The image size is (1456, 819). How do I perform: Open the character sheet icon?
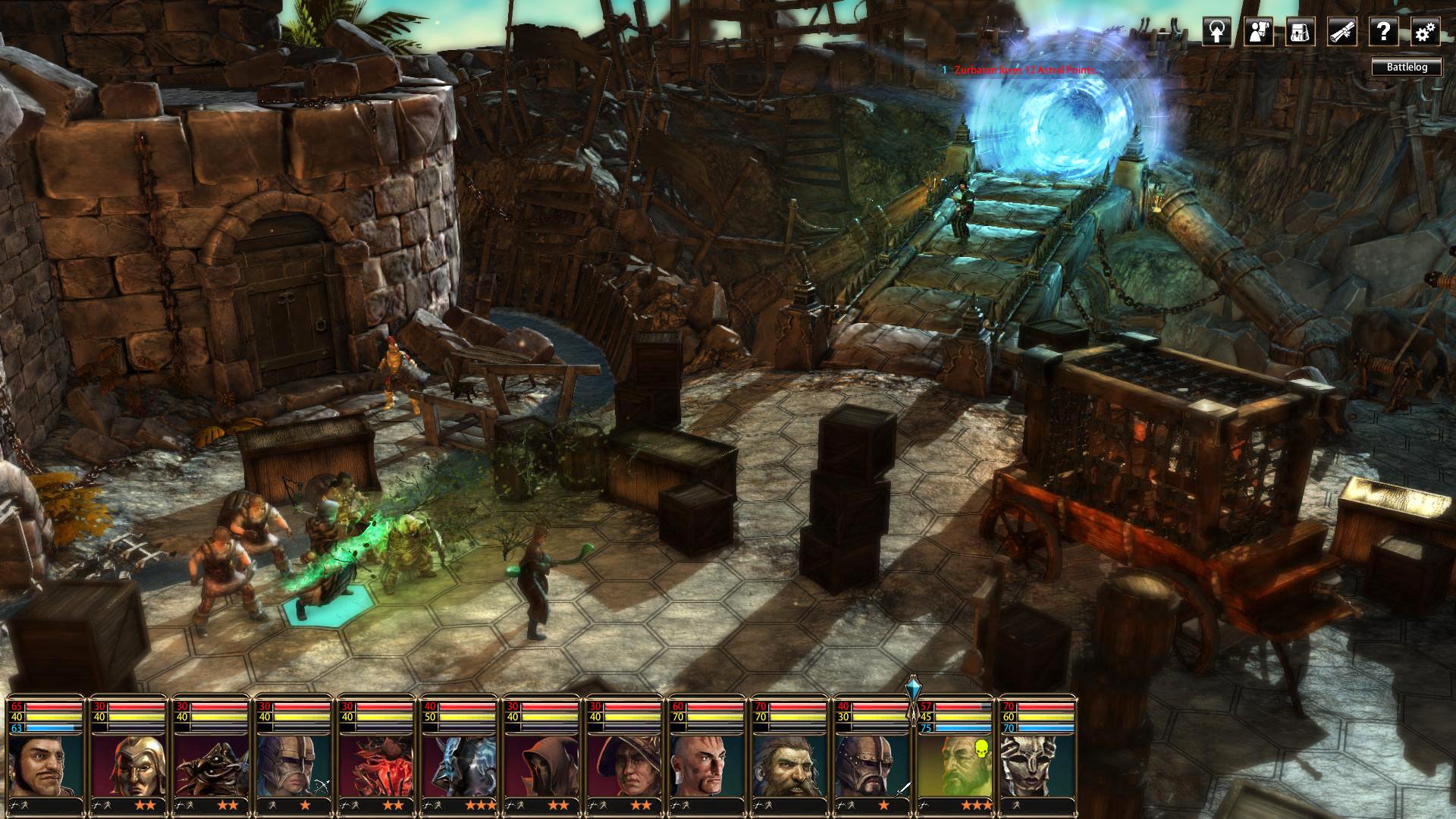1258,32
